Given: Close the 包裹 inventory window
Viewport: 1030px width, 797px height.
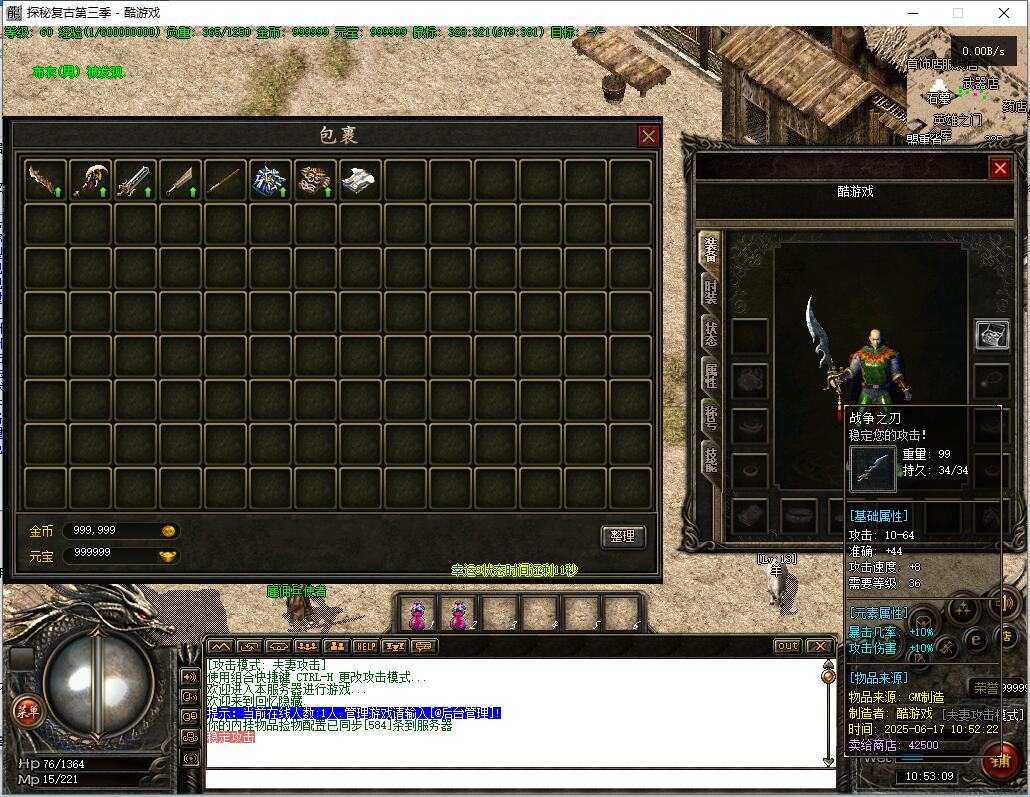Looking at the screenshot, I should click(x=648, y=136).
